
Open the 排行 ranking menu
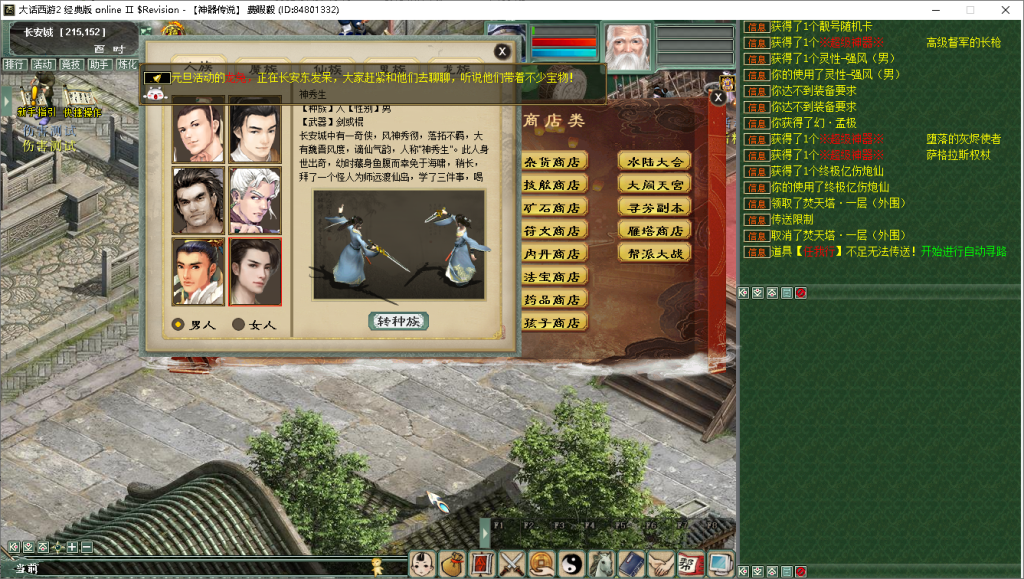click(x=14, y=65)
